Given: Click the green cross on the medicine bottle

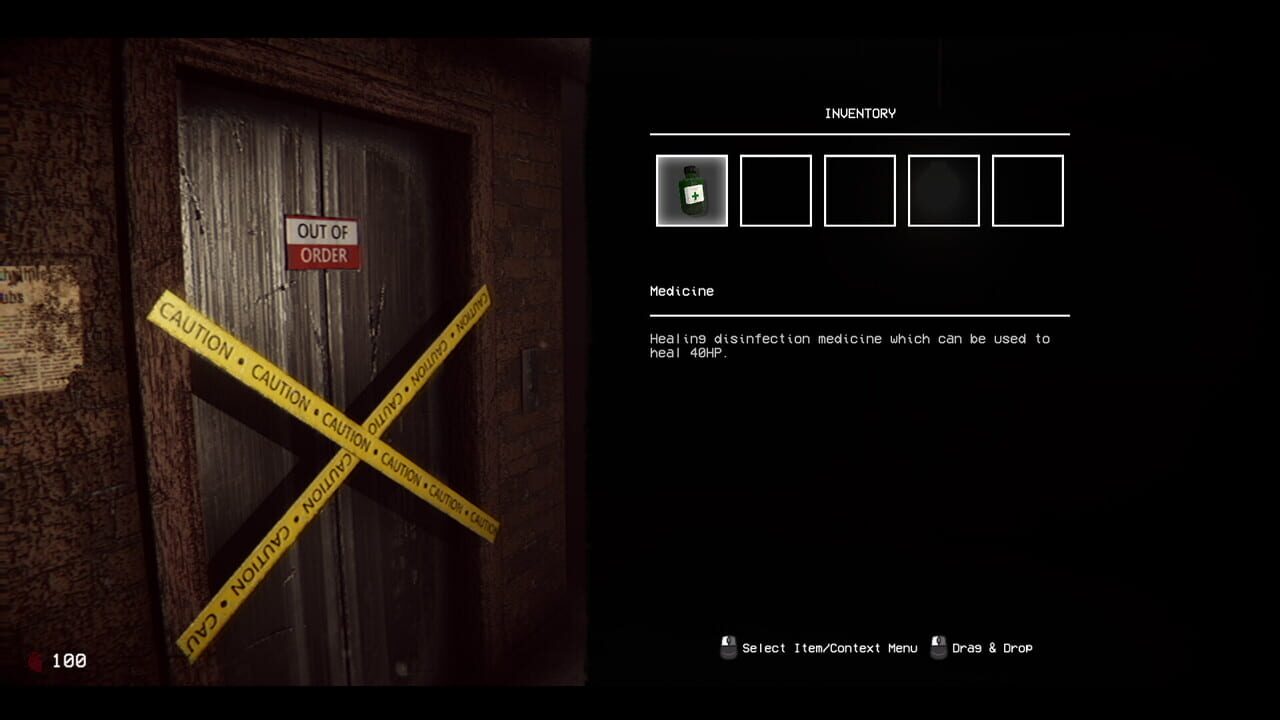Looking at the screenshot, I should [x=695, y=196].
